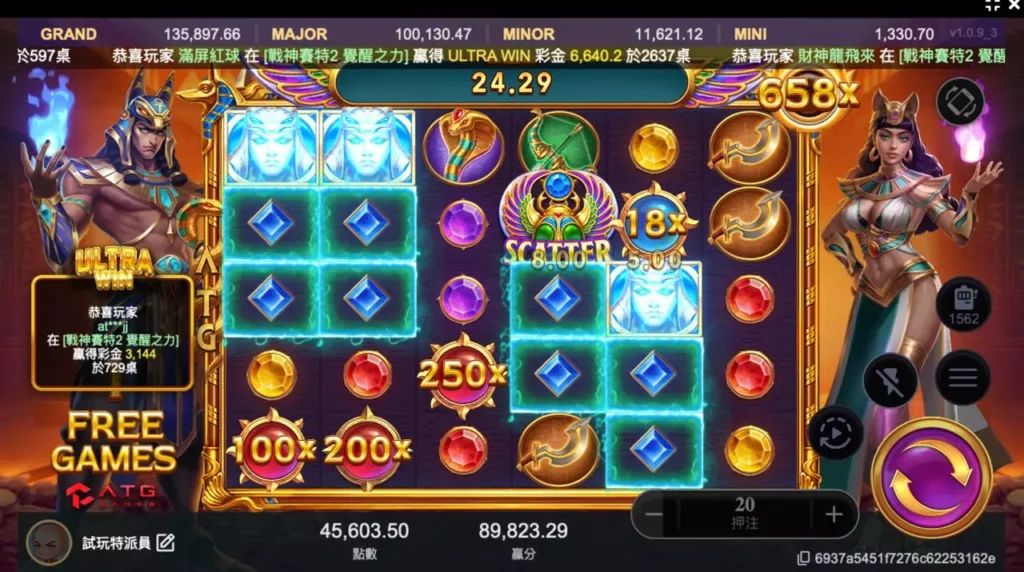Edit the player nickname with pencil icon
Image resolution: width=1024 pixels, height=572 pixels.
166,543
